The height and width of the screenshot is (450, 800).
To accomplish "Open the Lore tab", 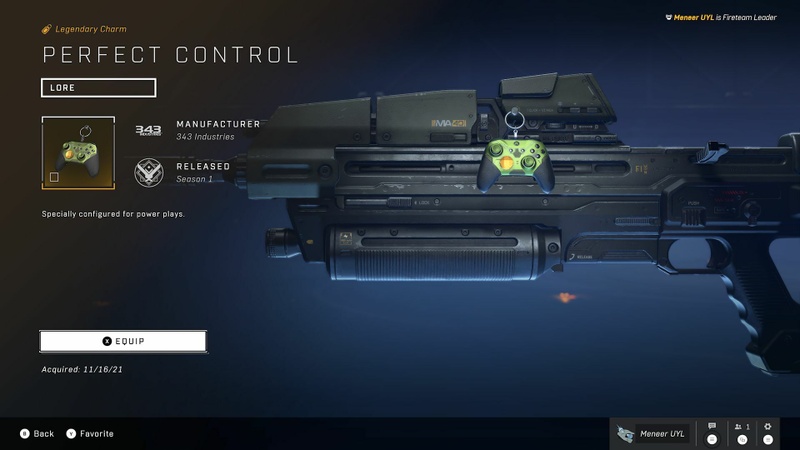I will pyautogui.click(x=98, y=87).
